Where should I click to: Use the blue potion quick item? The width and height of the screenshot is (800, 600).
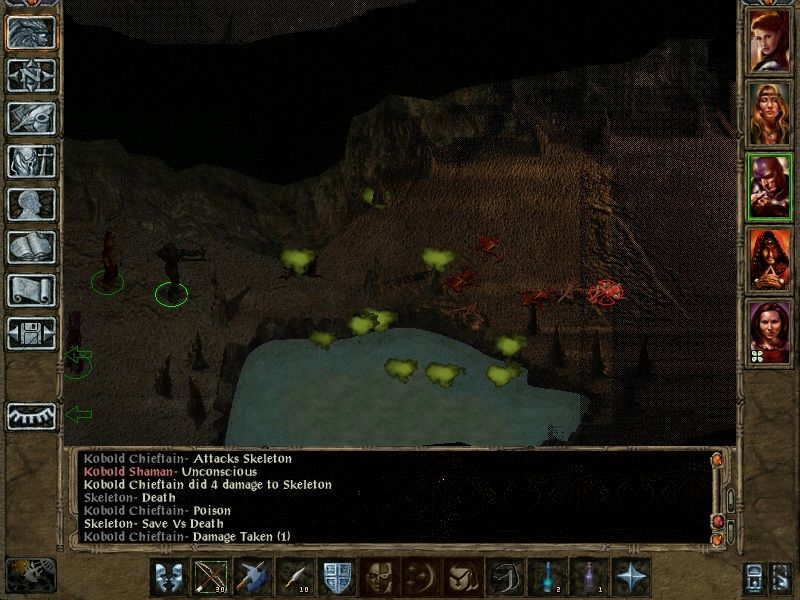(x=549, y=578)
